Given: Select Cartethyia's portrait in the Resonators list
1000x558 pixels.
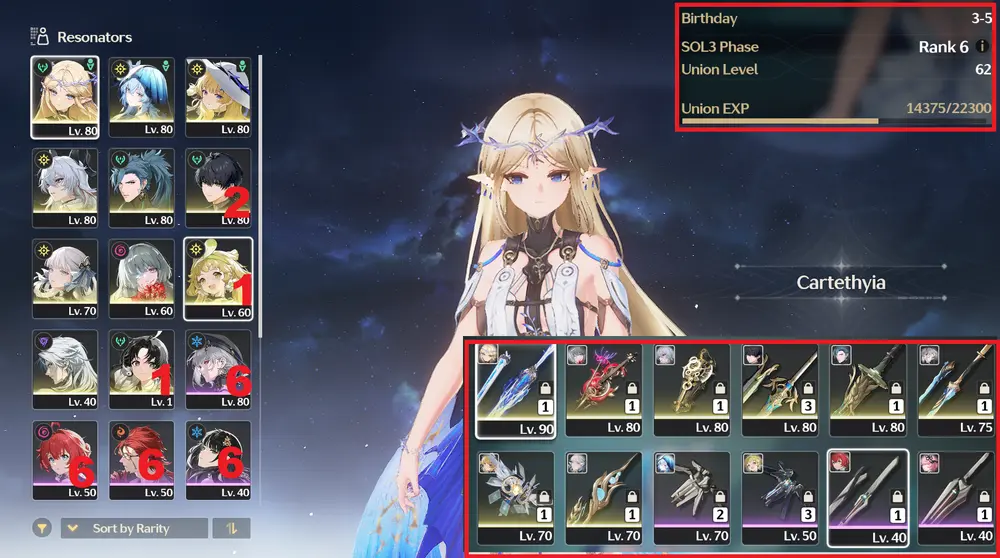Looking at the screenshot, I should 64,96.
